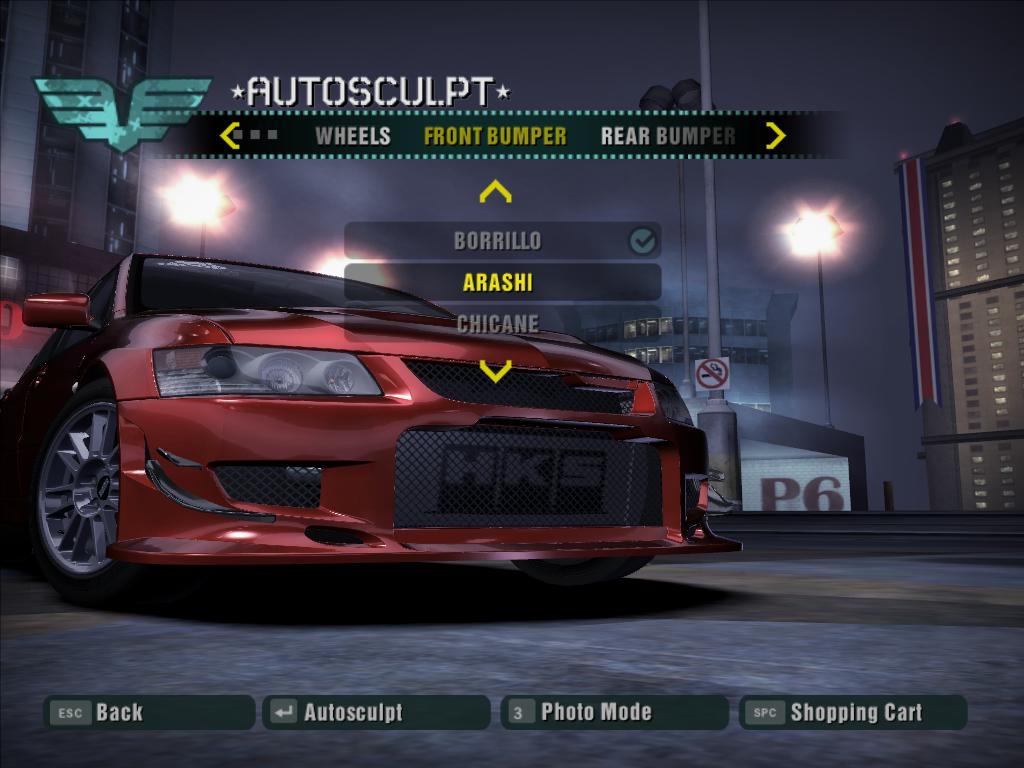Image resolution: width=1024 pixels, height=768 pixels.
Task: Open the Rear Bumper category
Action: point(667,136)
